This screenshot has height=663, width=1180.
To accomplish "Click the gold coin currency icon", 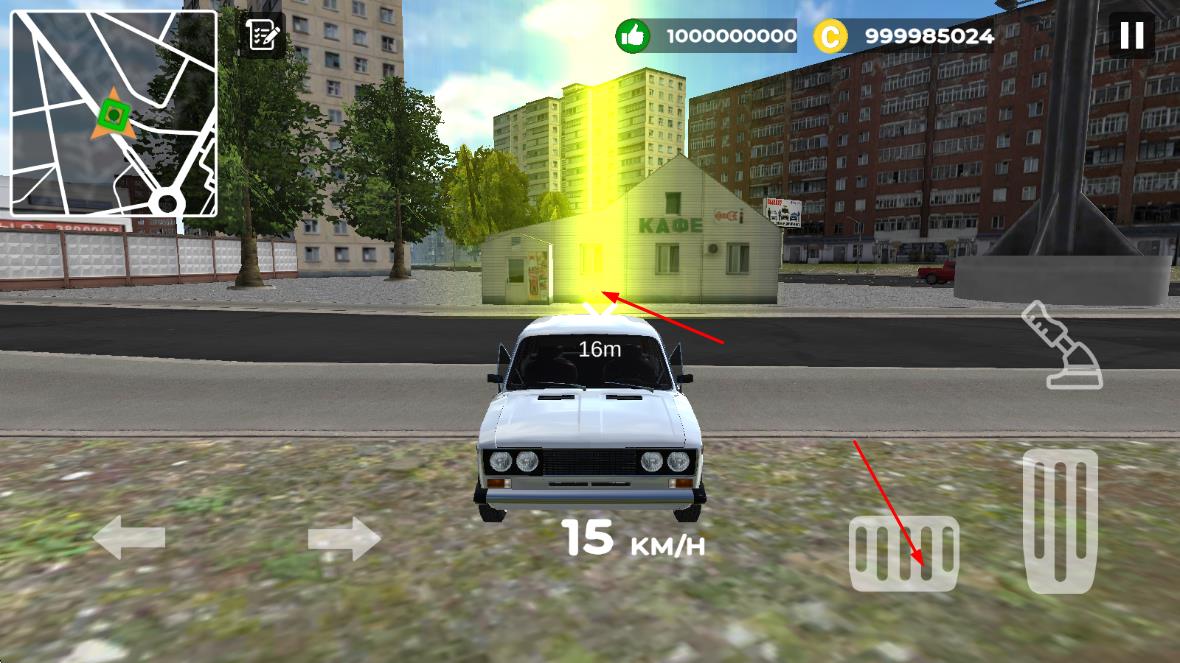I will point(830,37).
